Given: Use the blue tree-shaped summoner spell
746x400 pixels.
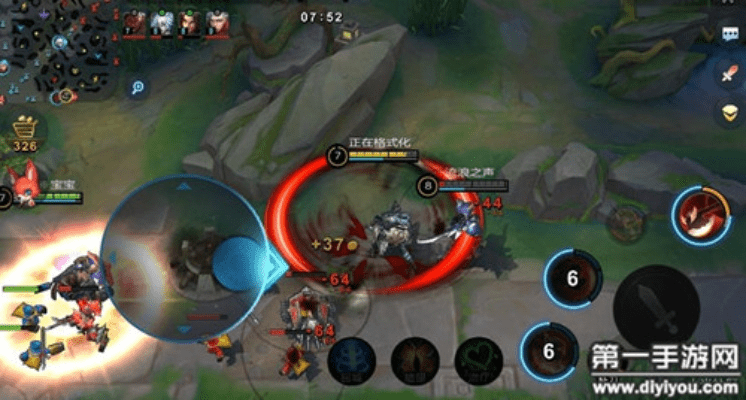Looking at the screenshot, I should click(x=351, y=359).
